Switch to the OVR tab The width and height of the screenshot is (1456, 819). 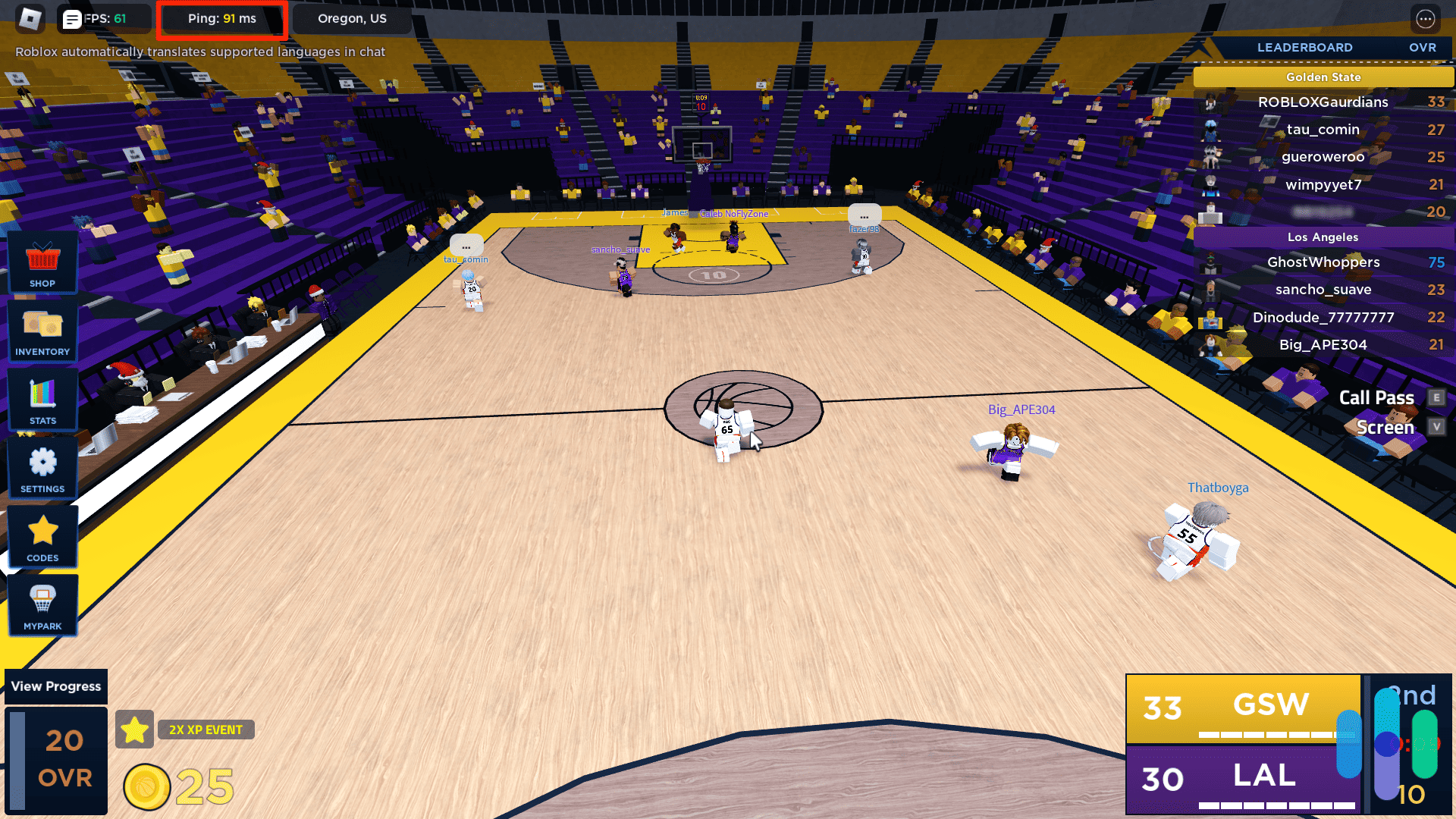(1423, 47)
